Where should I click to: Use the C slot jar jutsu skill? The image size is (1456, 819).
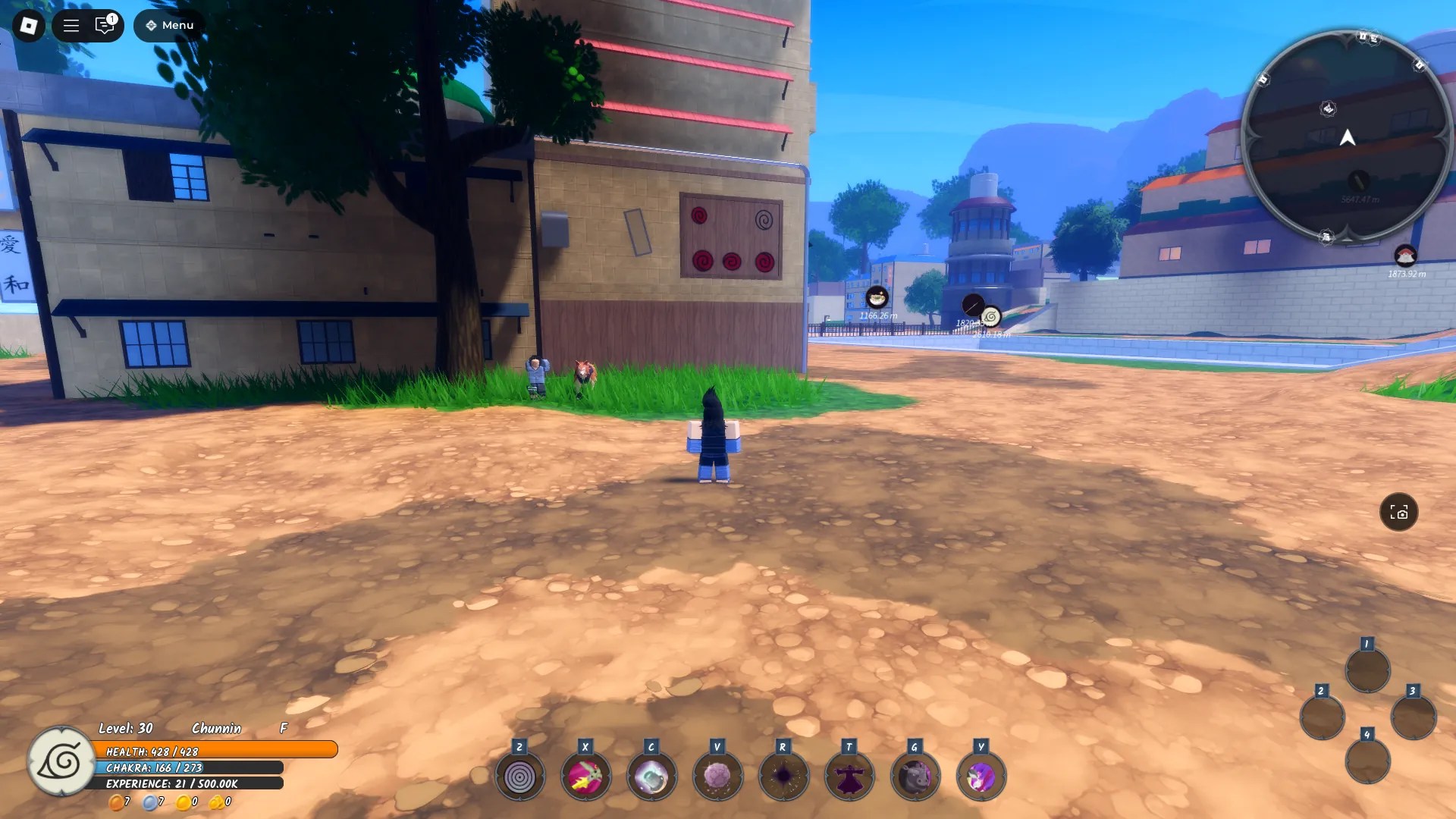(x=651, y=775)
